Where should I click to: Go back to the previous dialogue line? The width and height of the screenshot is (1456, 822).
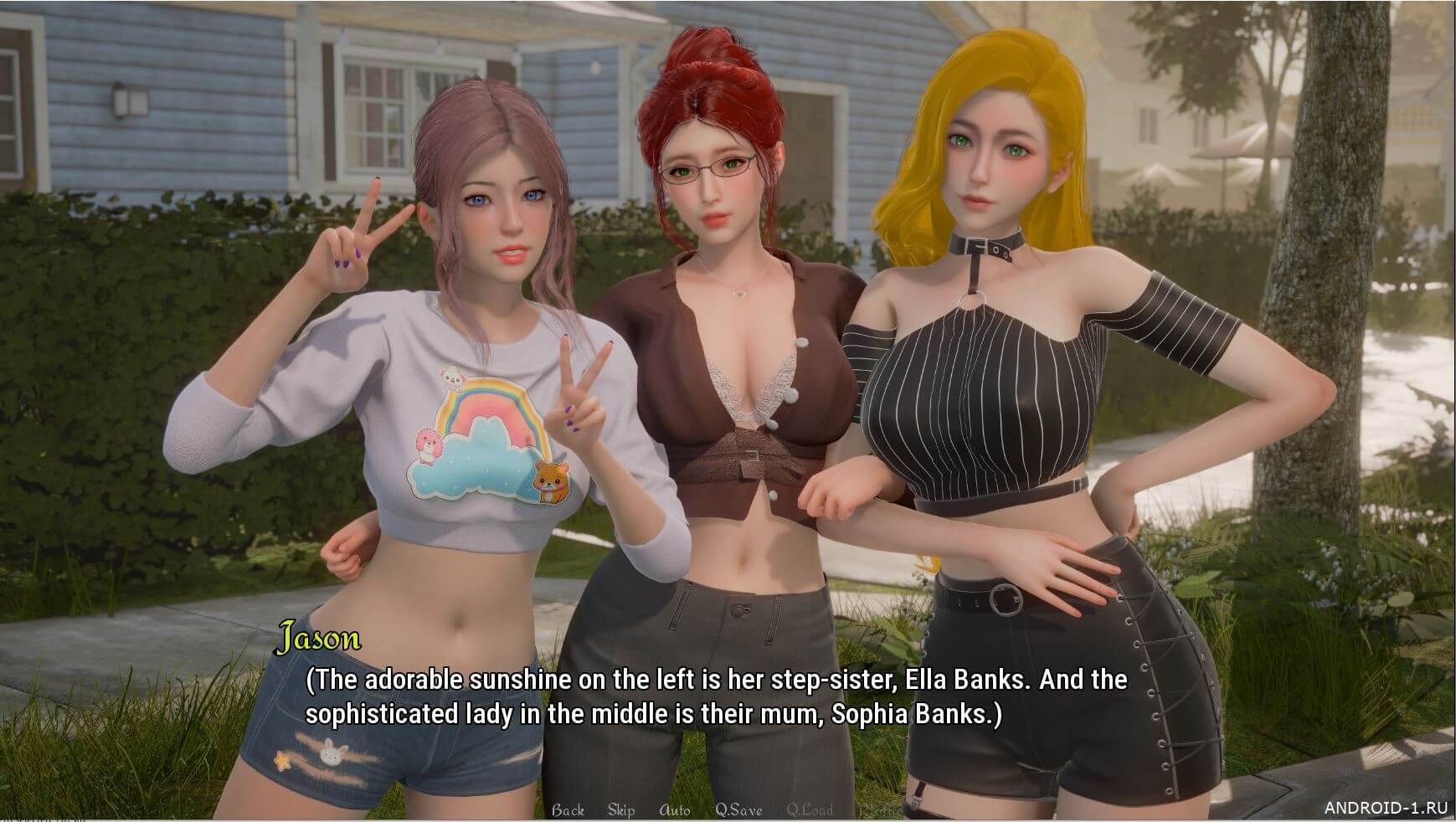pos(568,809)
